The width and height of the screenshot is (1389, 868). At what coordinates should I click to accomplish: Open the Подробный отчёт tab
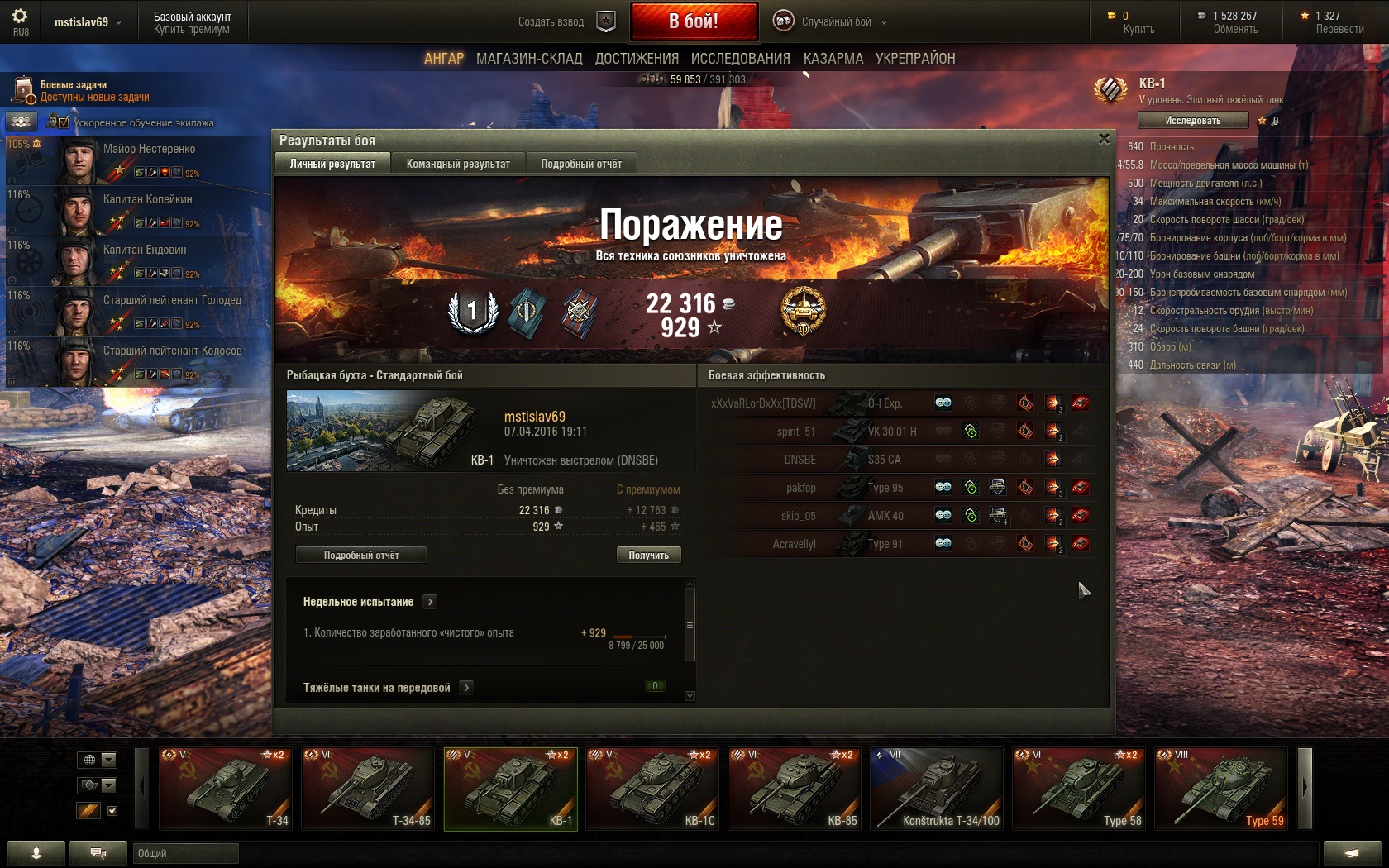pos(581,164)
